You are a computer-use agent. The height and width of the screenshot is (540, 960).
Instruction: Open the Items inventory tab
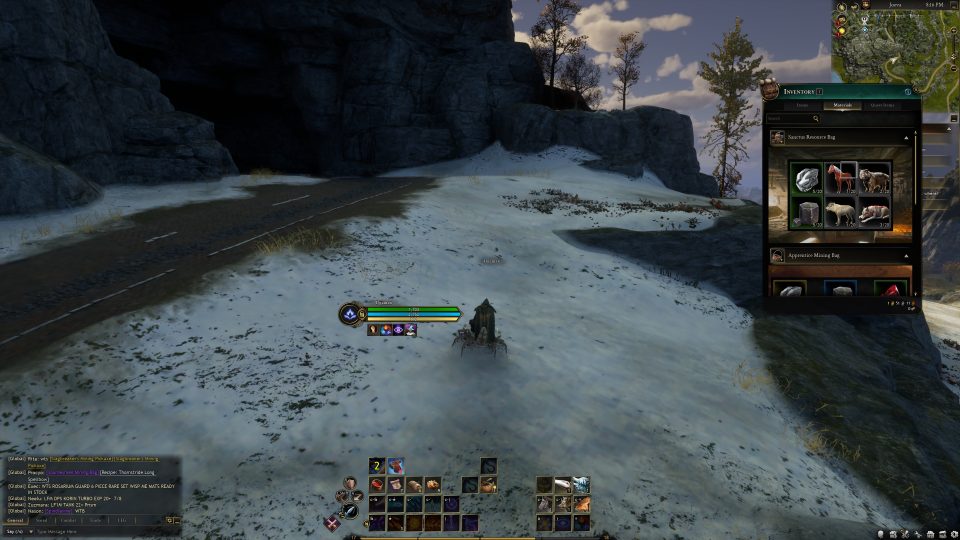[x=802, y=105]
